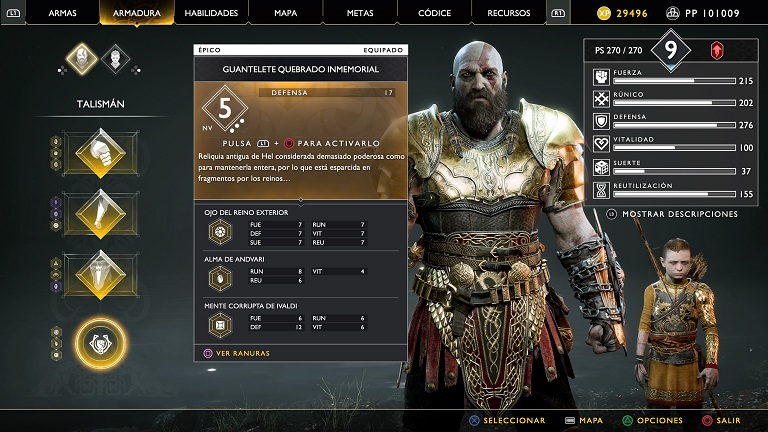Switch to the Recursos tab
Screen dimensions: 768x432
pyautogui.click(x=509, y=13)
